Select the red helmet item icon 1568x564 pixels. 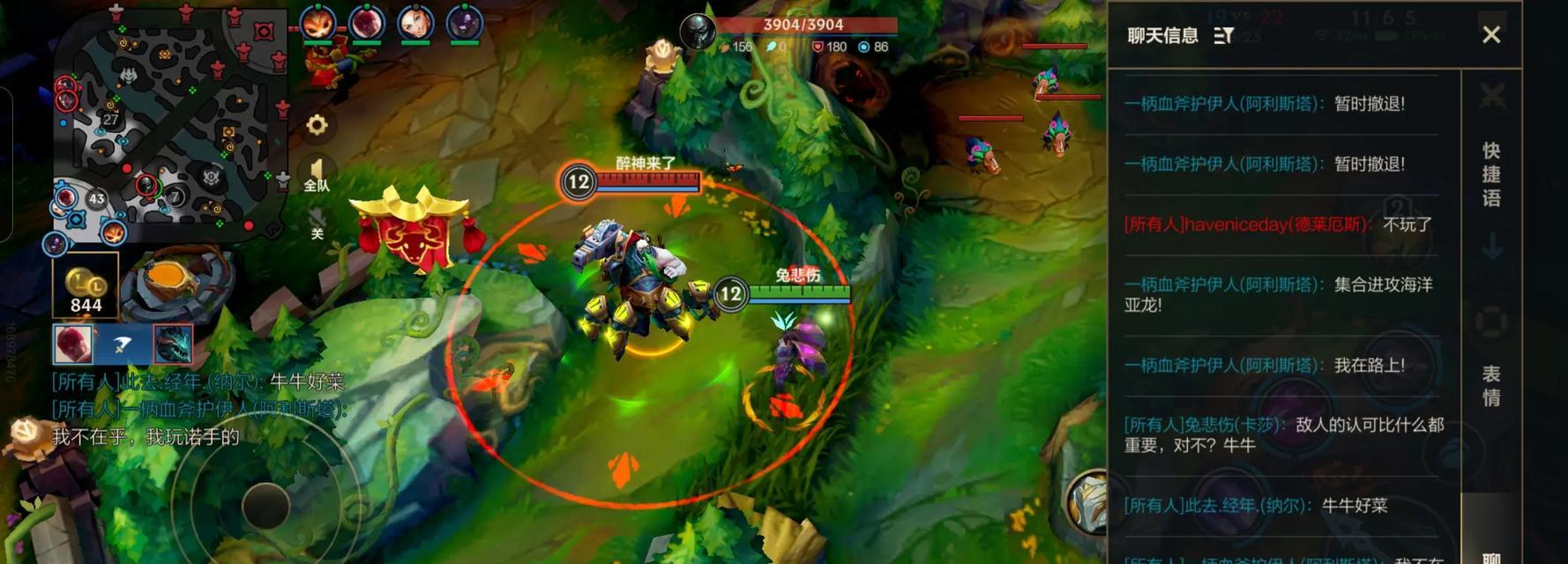click(x=73, y=344)
